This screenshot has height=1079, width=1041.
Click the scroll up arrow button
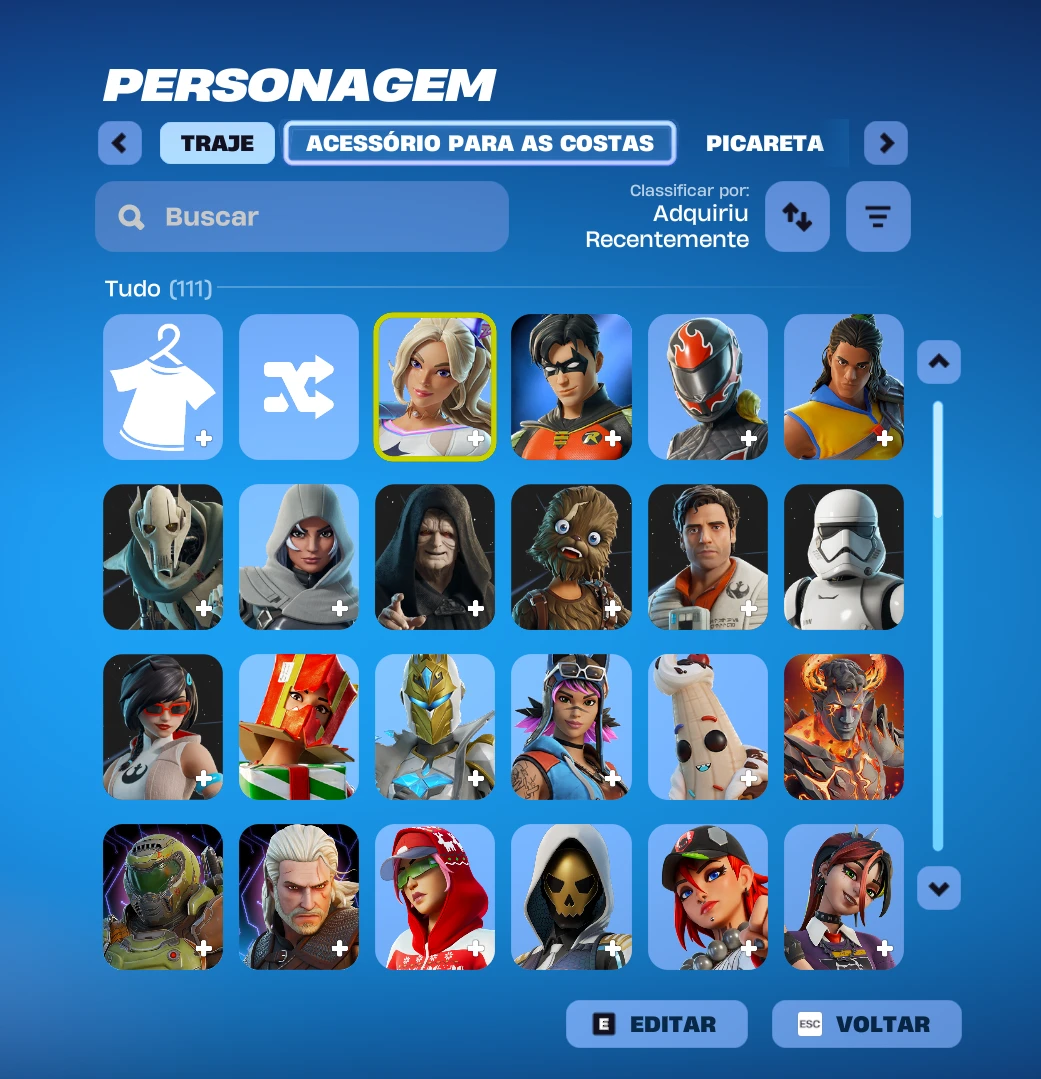939,362
